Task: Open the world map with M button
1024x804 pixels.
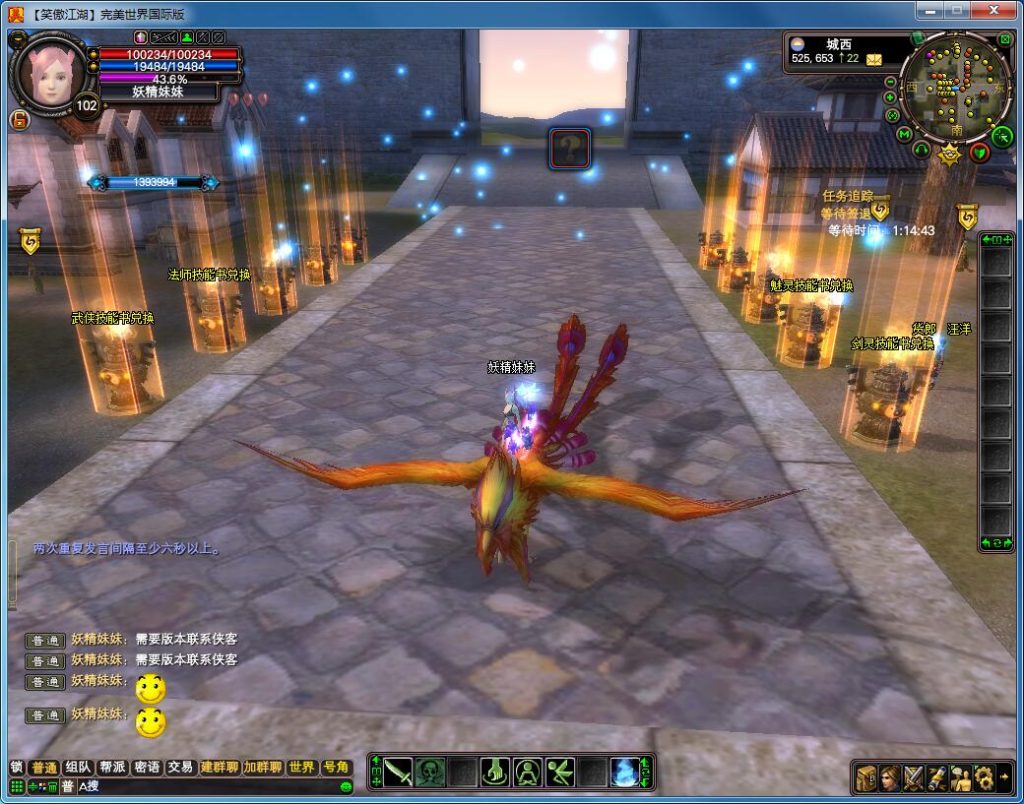Action: click(x=904, y=134)
